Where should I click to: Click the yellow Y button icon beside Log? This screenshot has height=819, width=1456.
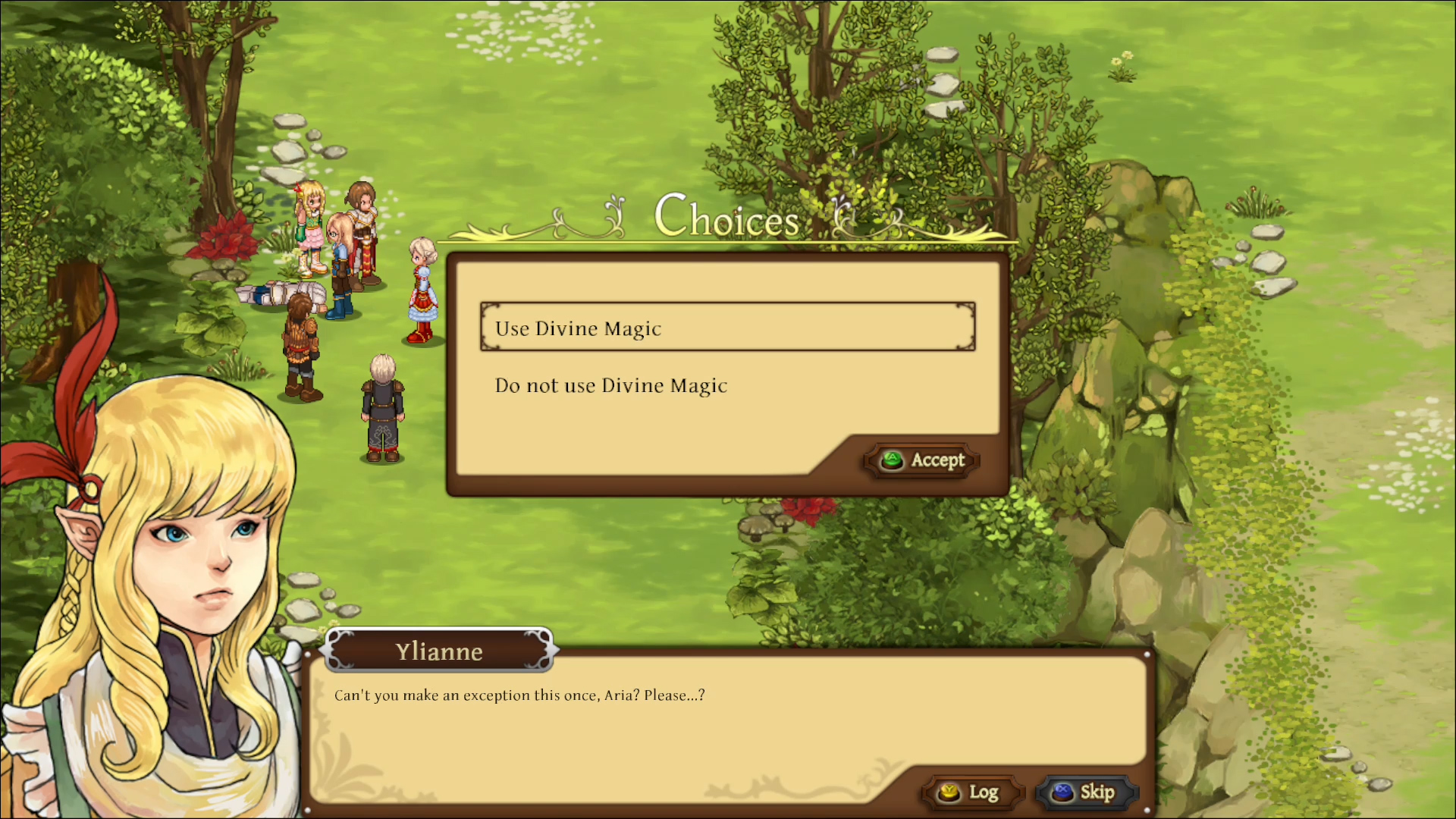(x=947, y=792)
